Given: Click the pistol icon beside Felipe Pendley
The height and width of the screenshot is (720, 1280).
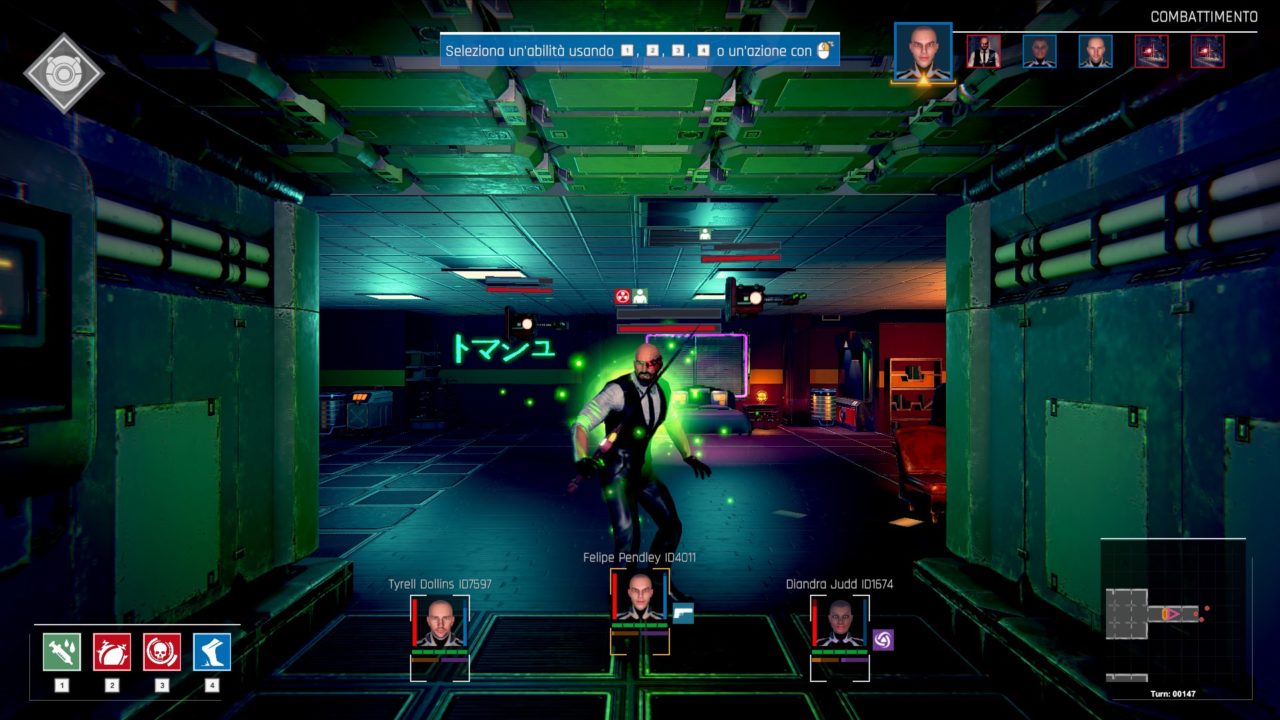Looking at the screenshot, I should coord(683,613).
